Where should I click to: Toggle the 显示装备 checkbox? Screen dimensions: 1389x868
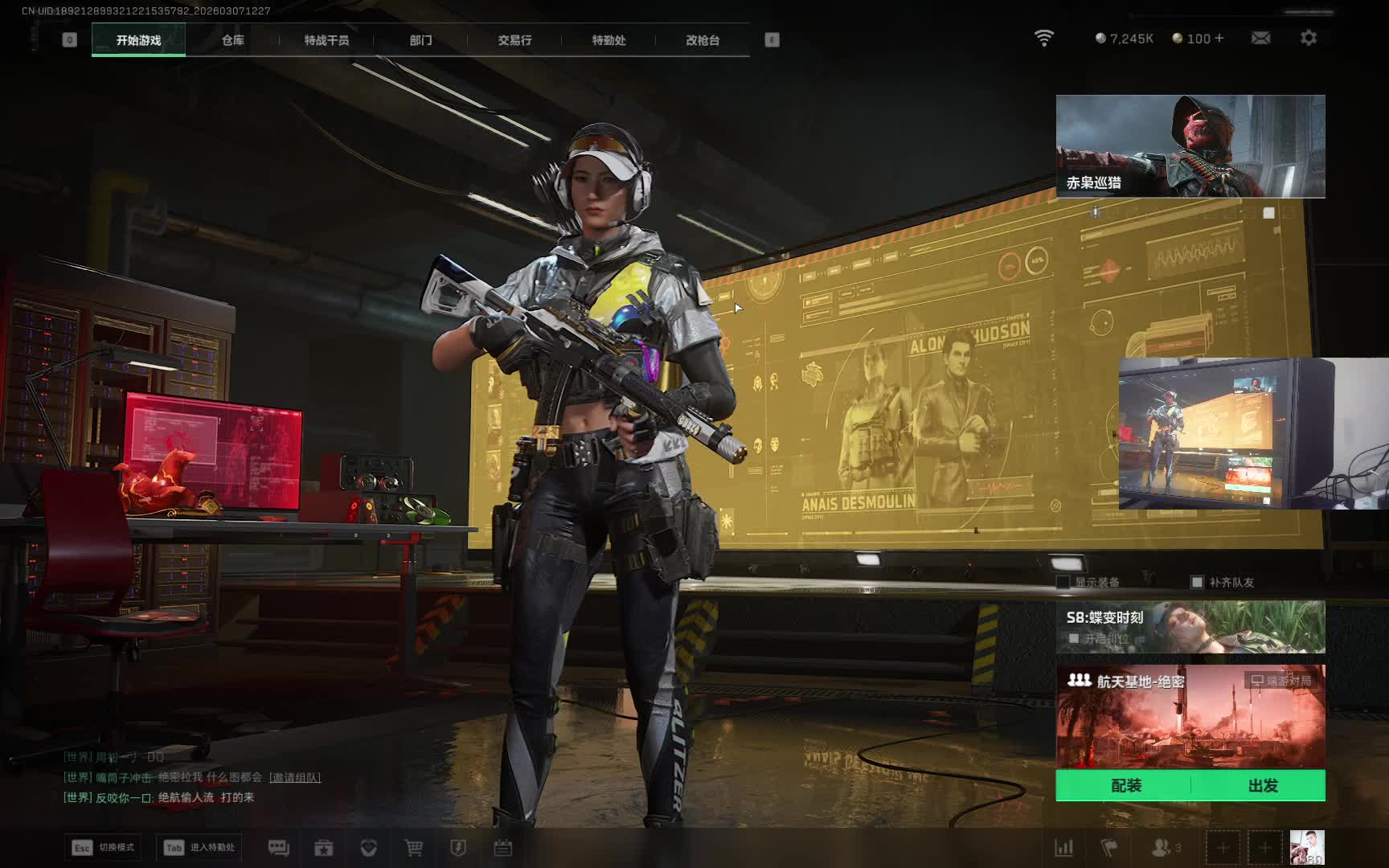[x=1063, y=582]
